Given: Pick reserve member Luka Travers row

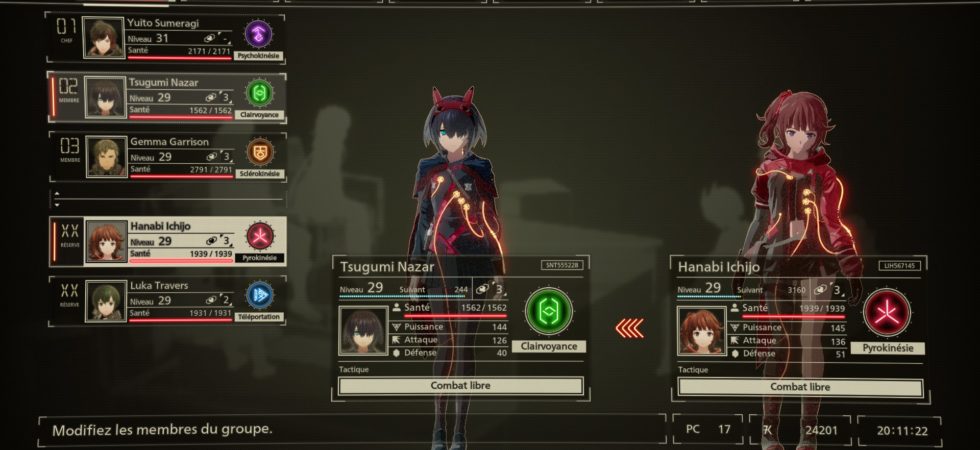Looking at the screenshot, I should click(x=165, y=301).
